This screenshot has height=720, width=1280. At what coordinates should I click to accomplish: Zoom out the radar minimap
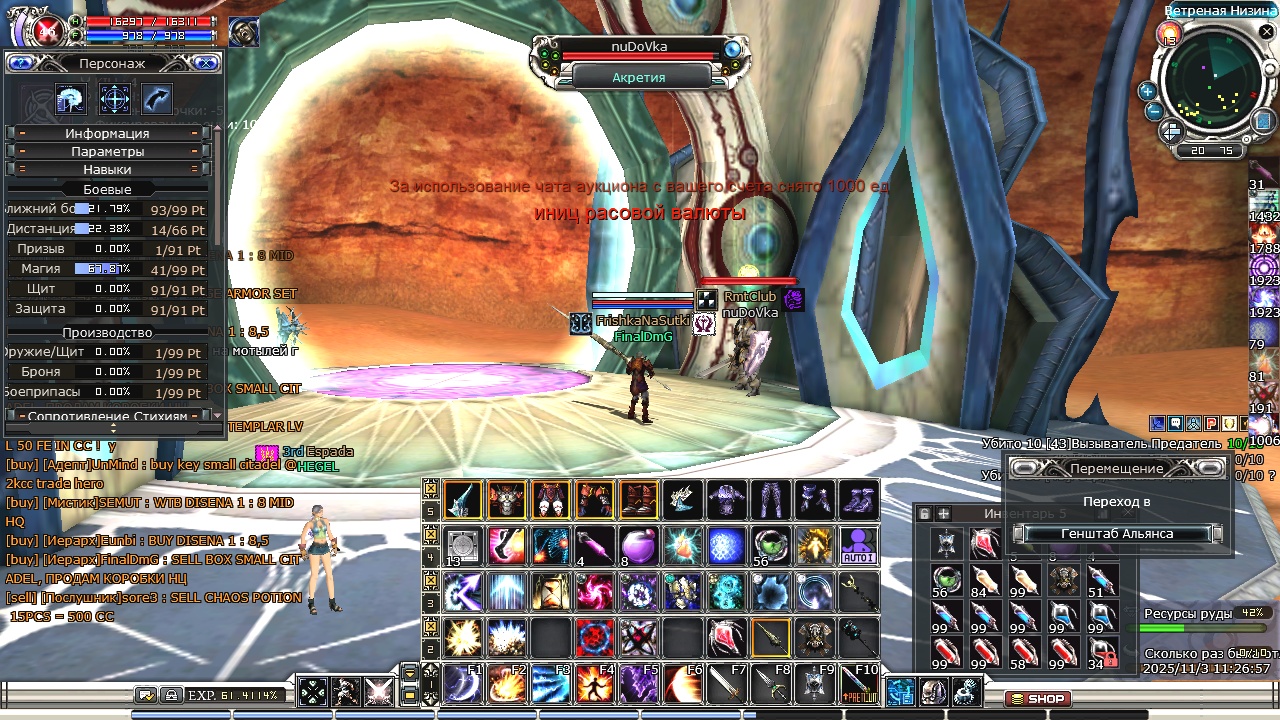coord(1153,111)
